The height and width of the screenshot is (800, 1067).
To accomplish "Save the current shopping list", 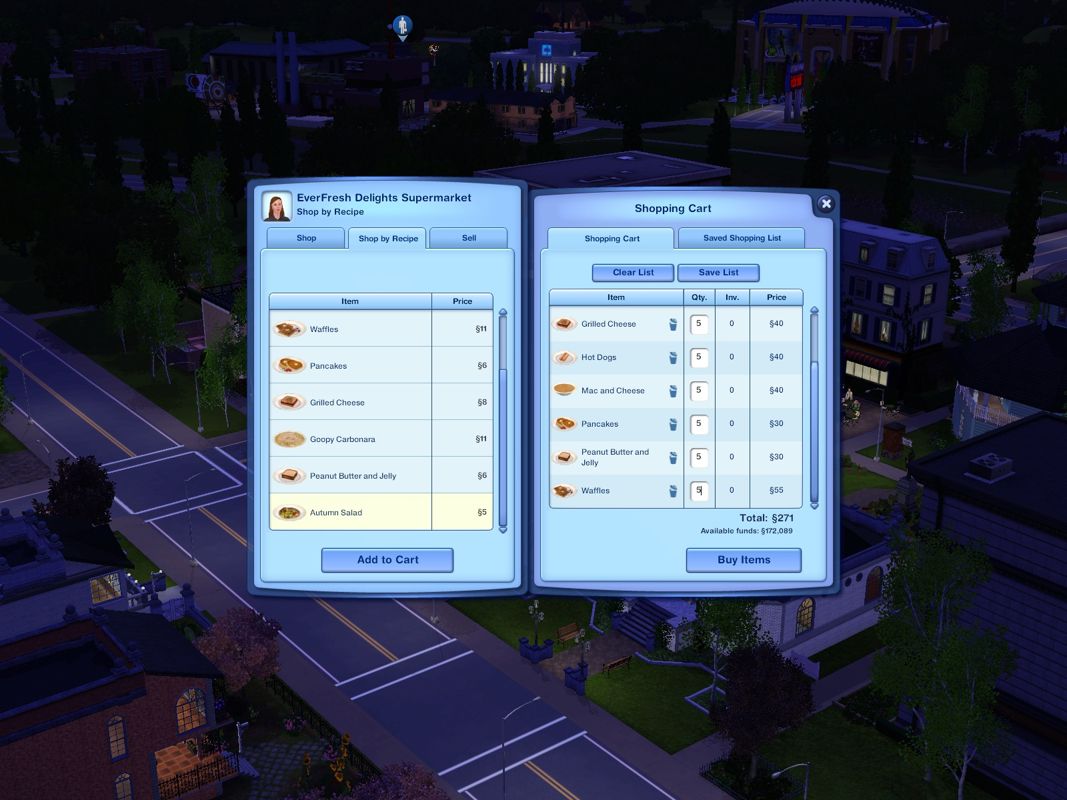I will (x=718, y=273).
